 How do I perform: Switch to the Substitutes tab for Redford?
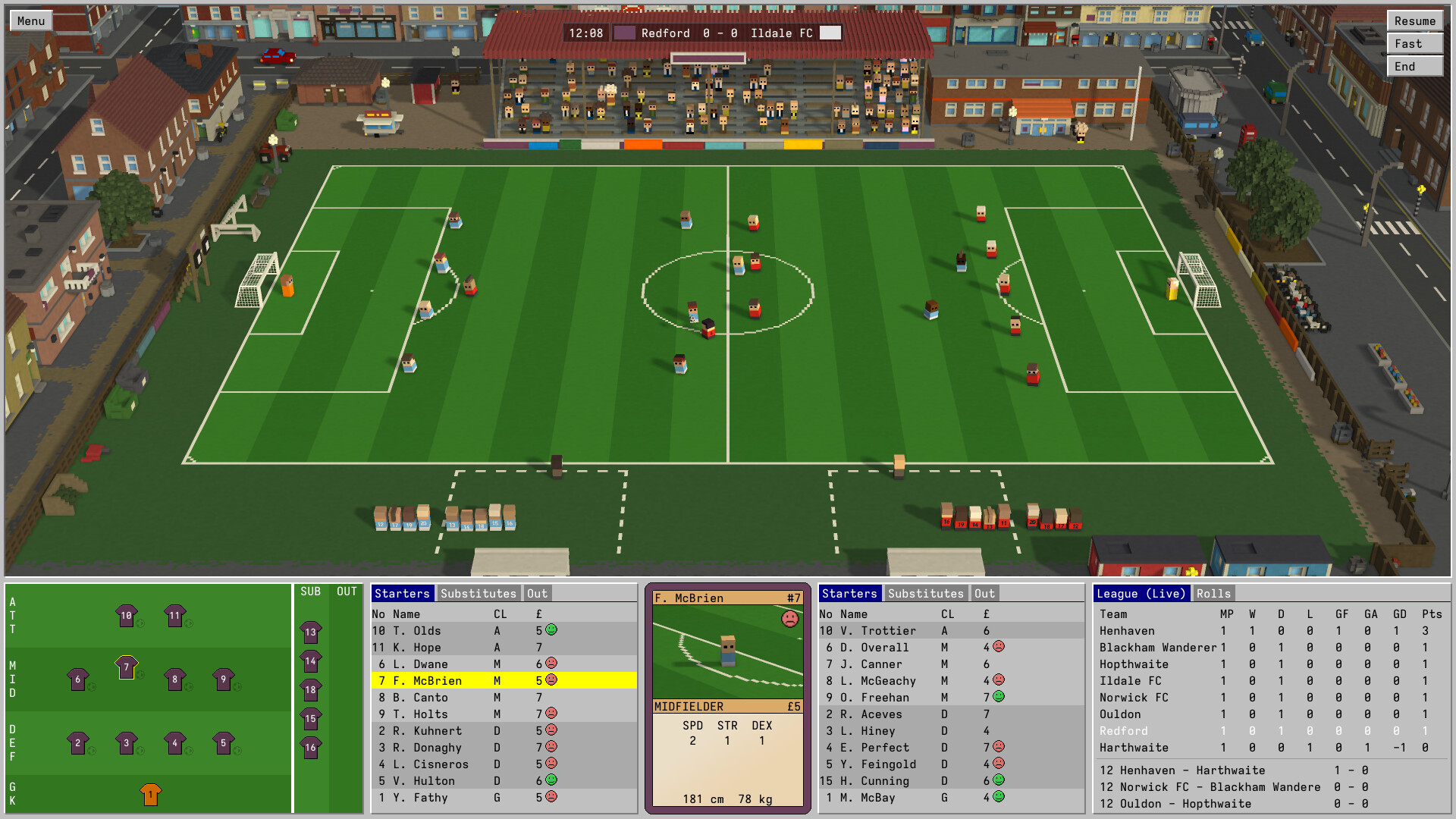[477, 594]
